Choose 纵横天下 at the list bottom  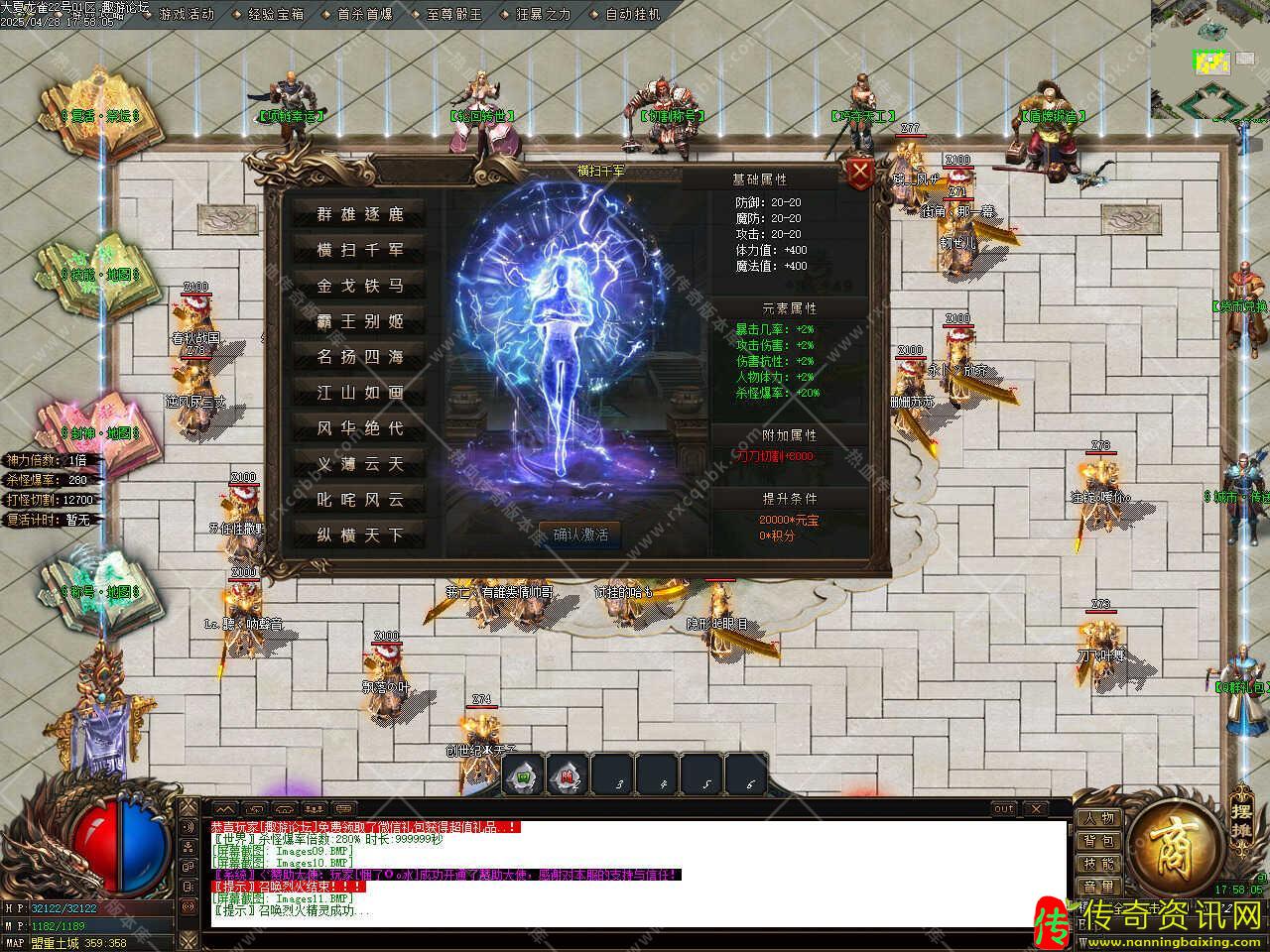coord(360,535)
